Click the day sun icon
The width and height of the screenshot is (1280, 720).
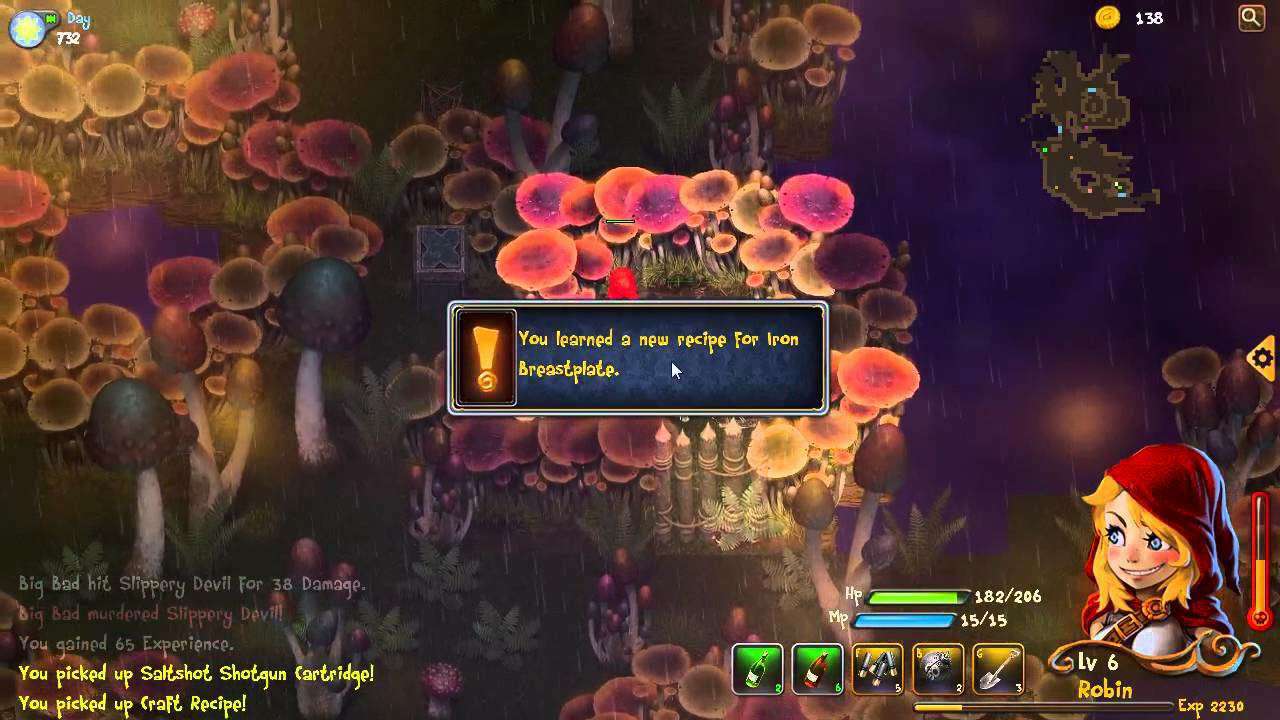[24, 29]
